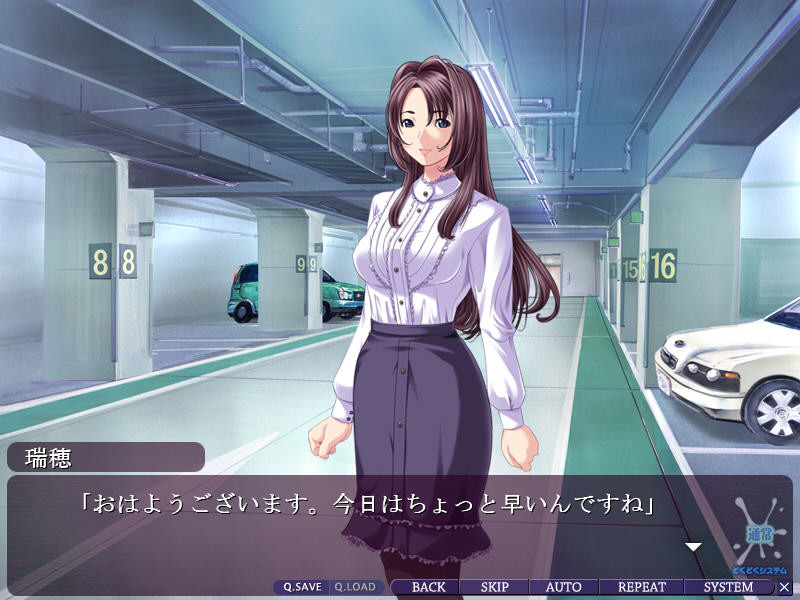Turn on AUTO text advance
The image size is (800, 600).
click(x=563, y=587)
